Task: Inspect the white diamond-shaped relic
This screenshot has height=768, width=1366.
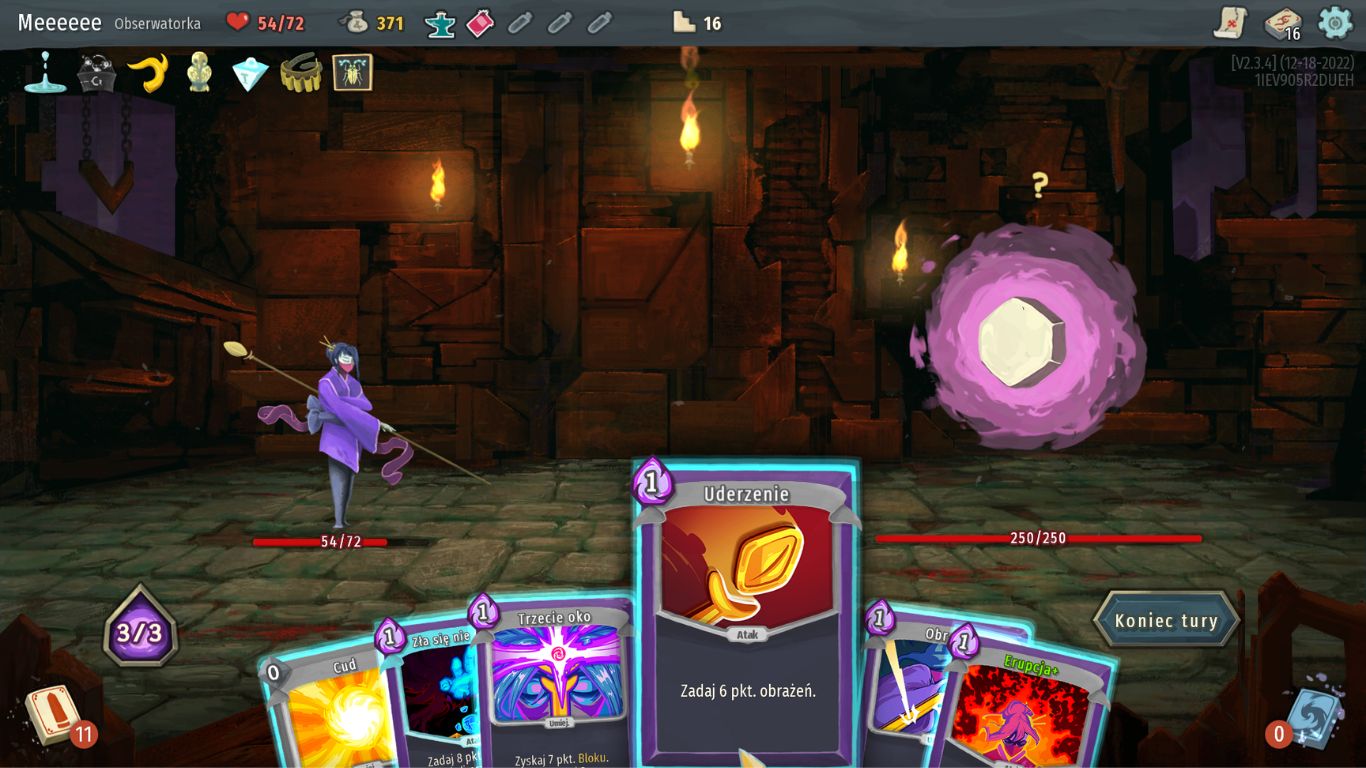Action: [250, 73]
